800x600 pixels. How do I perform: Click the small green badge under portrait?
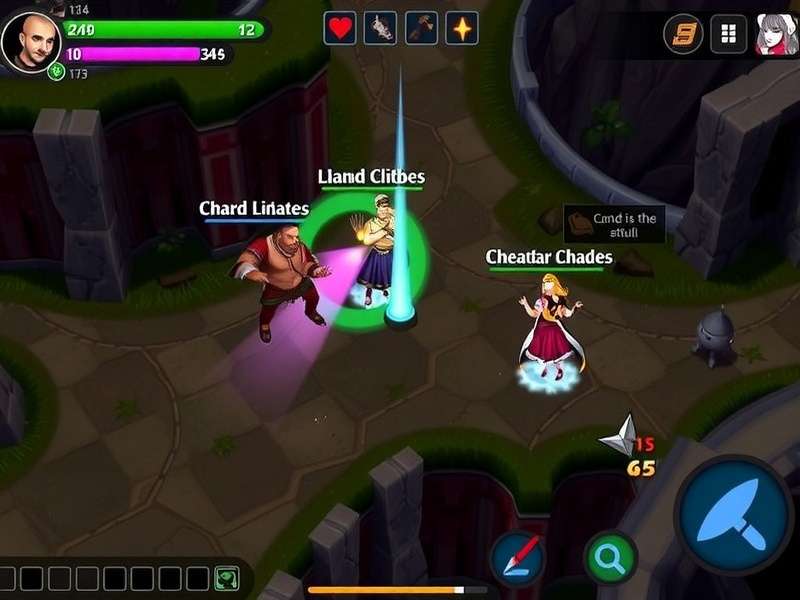57,72
